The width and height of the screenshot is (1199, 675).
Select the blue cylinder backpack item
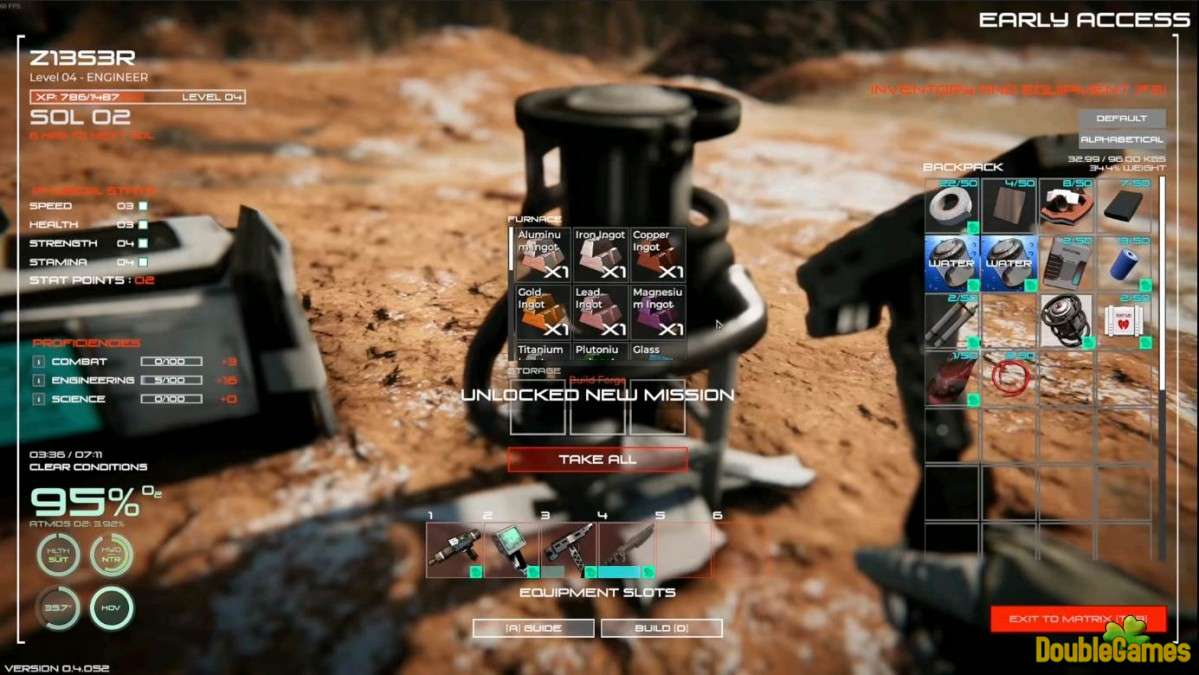coord(1127,264)
